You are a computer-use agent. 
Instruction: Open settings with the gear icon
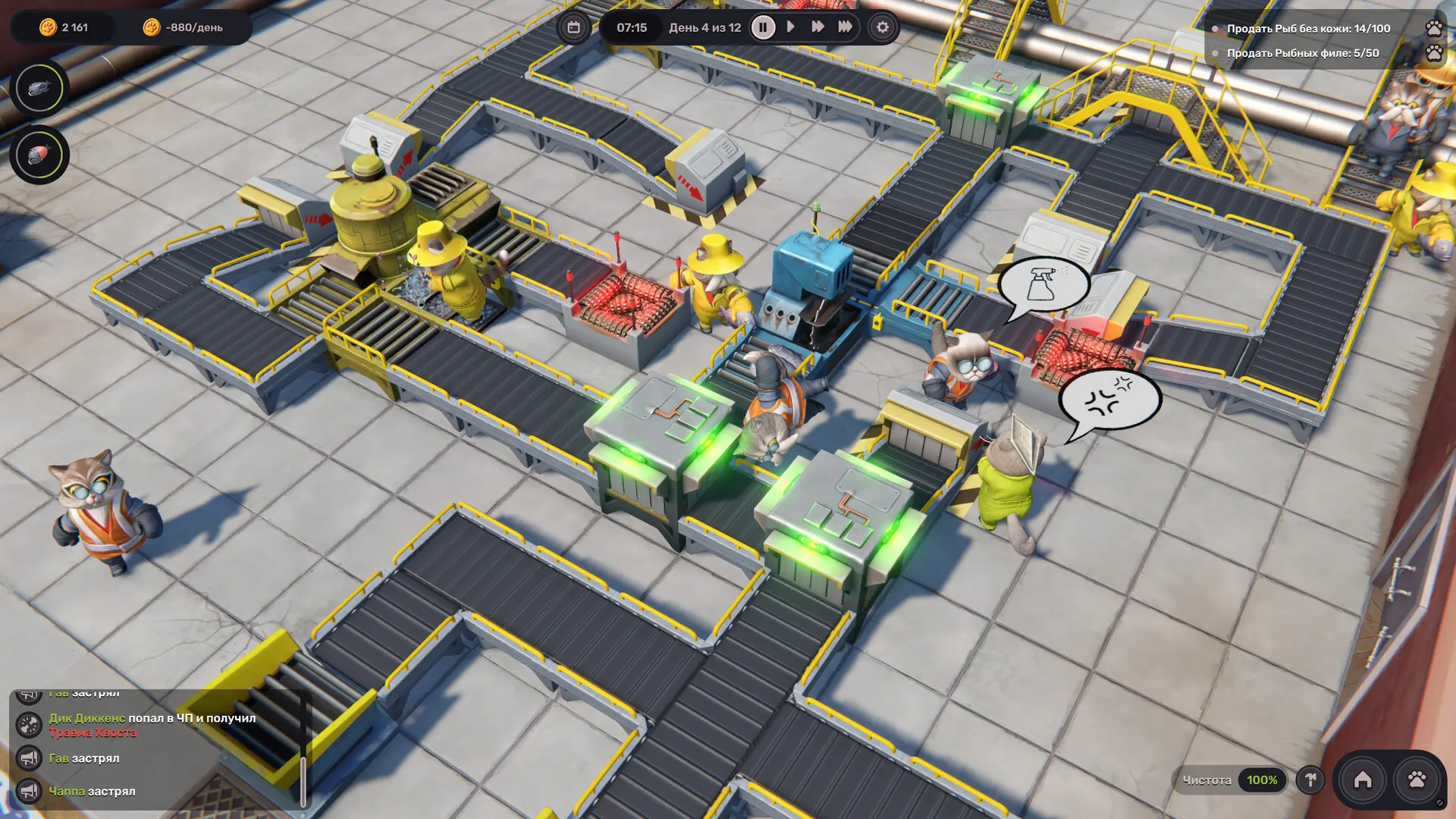pos(882,27)
